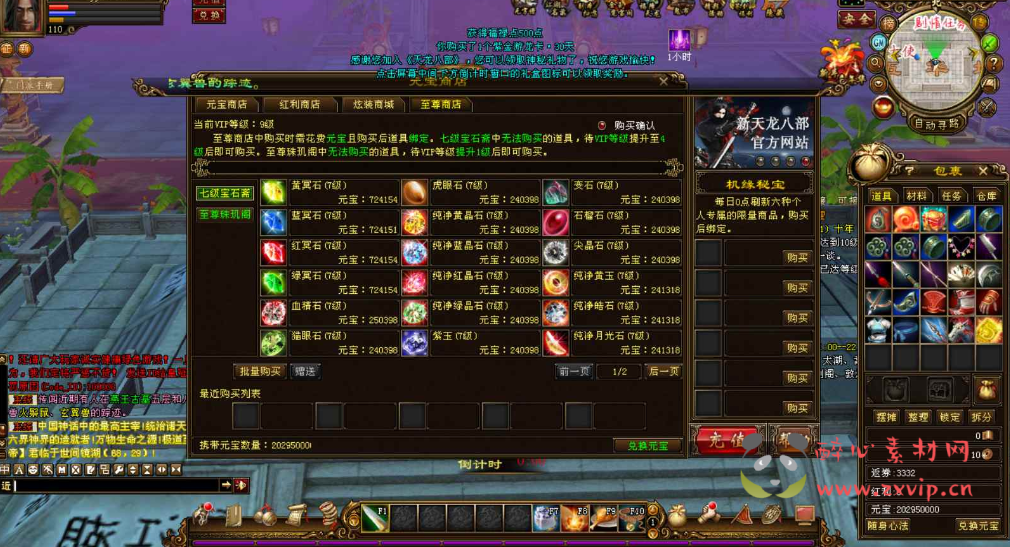Open the 赠送 gift button
This screenshot has height=547, width=1010.
point(305,371)
